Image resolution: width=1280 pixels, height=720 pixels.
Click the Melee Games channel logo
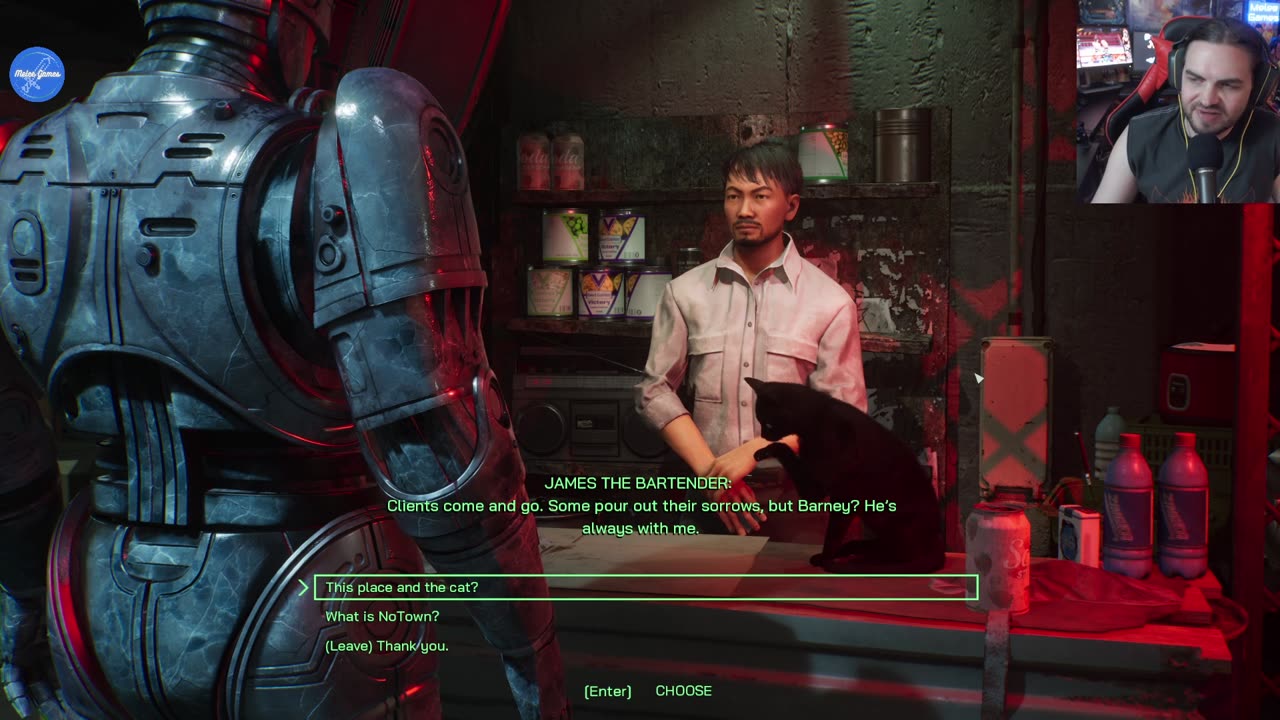point(37,74)
